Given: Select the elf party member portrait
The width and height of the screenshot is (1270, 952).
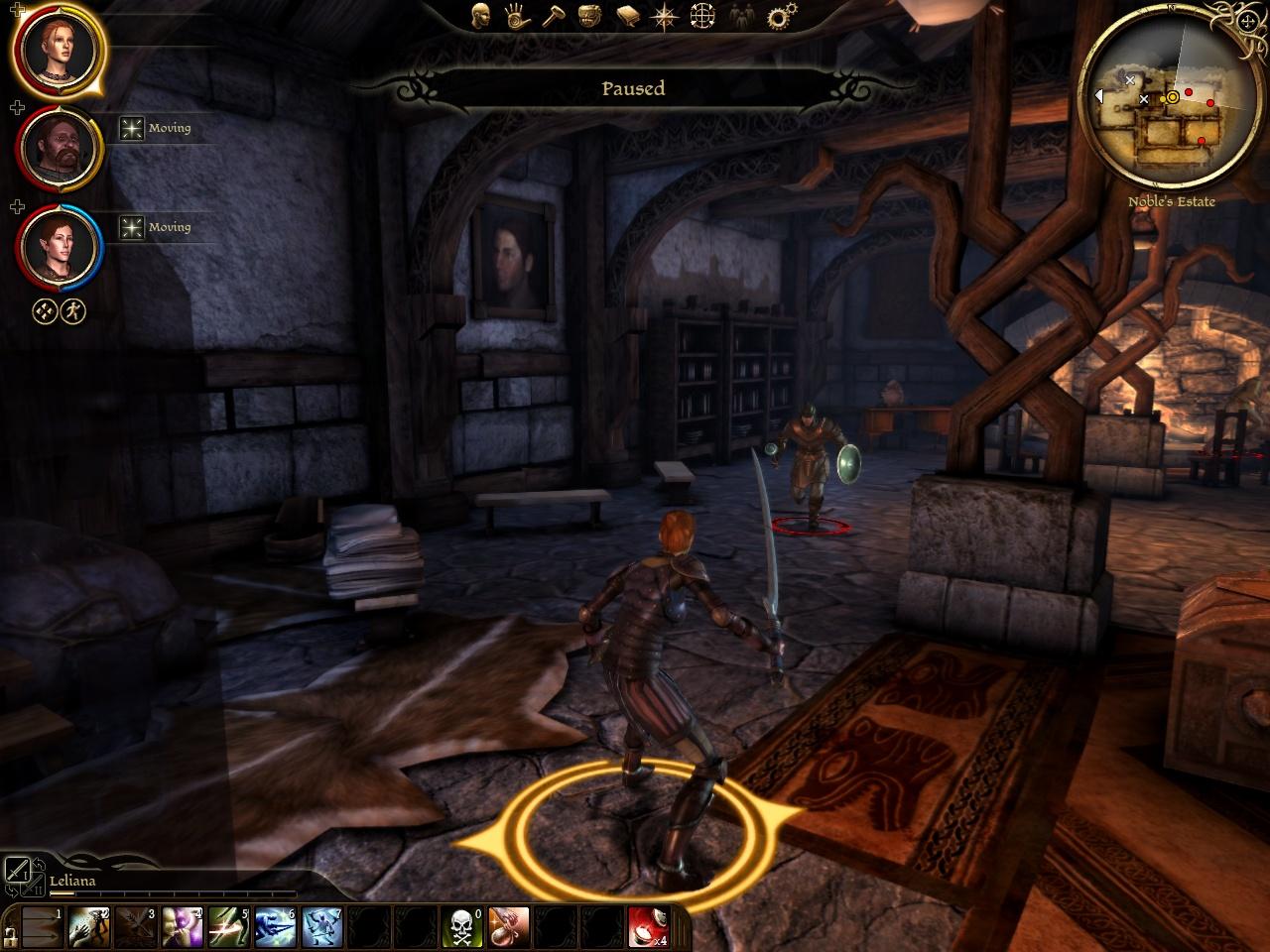Looking at the screenshot, I should (59, 245).
